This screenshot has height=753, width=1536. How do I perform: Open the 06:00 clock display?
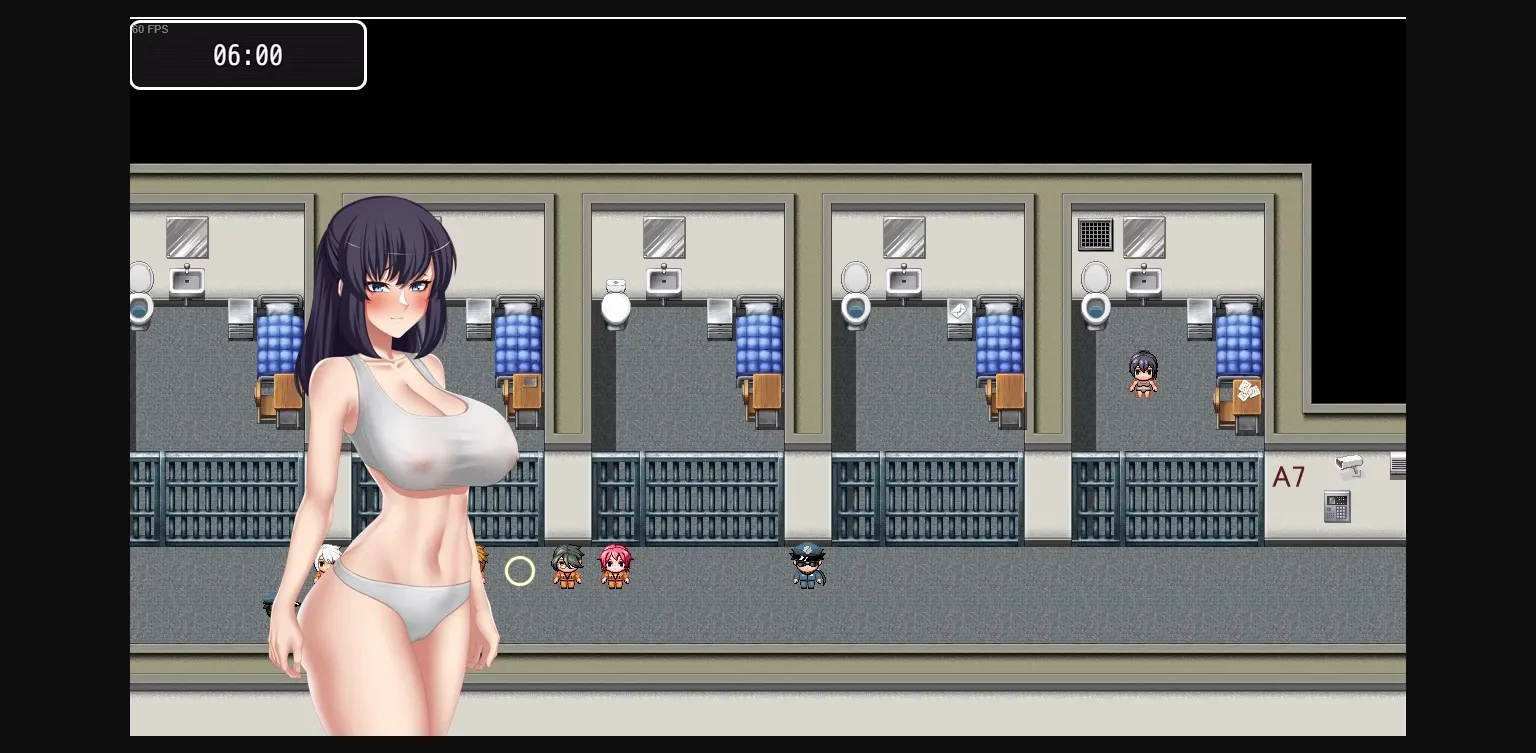[247, 55]
